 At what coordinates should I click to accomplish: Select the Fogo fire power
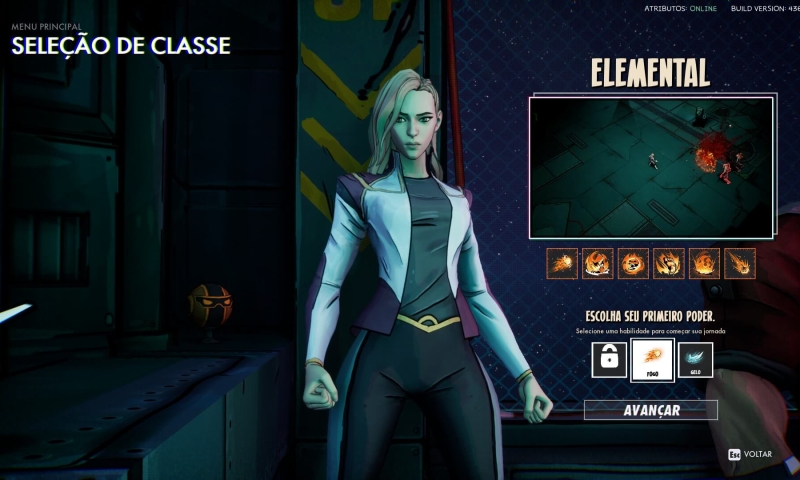pos(652,359)
